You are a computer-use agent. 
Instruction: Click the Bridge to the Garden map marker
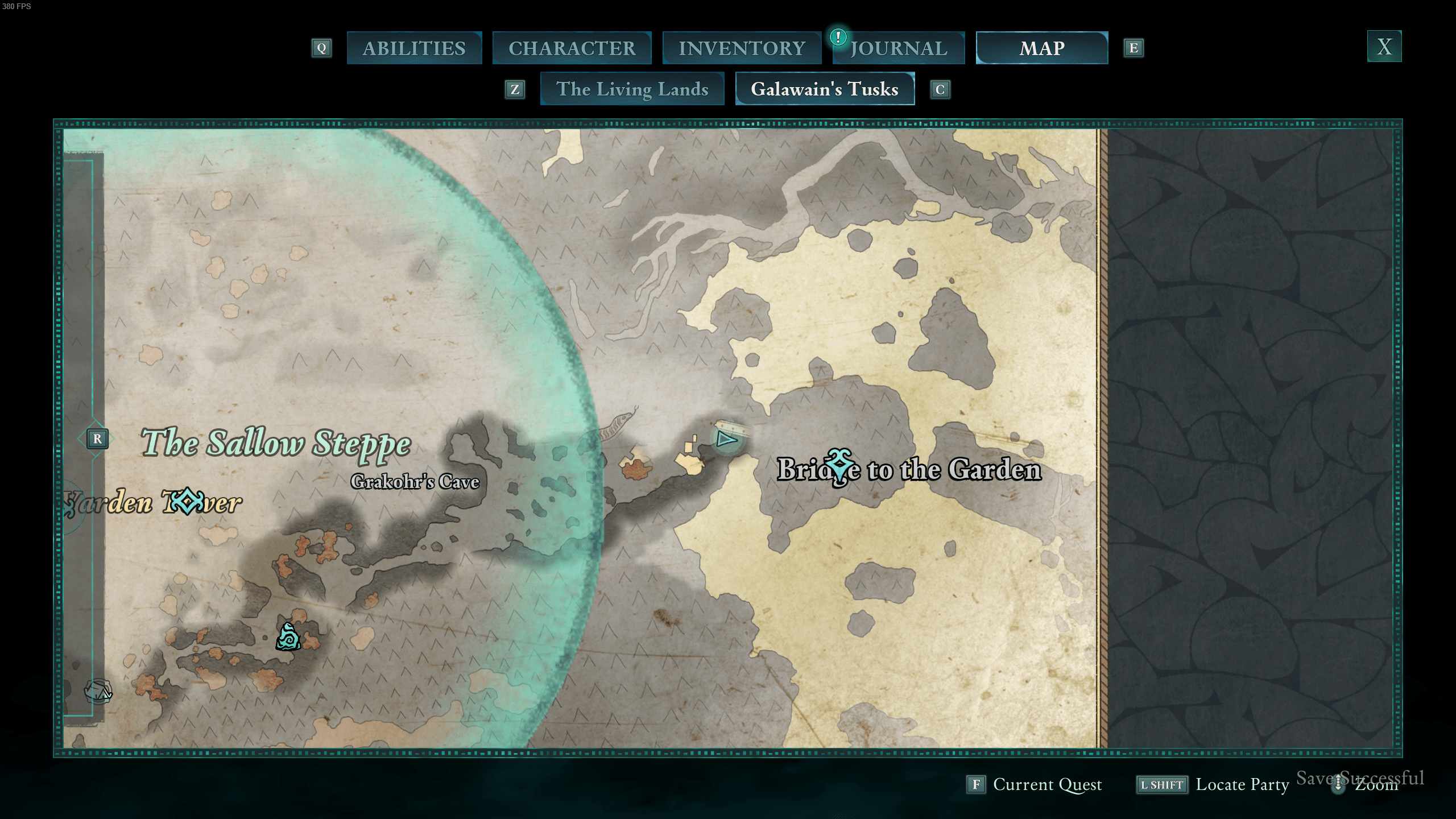[839, 468]
